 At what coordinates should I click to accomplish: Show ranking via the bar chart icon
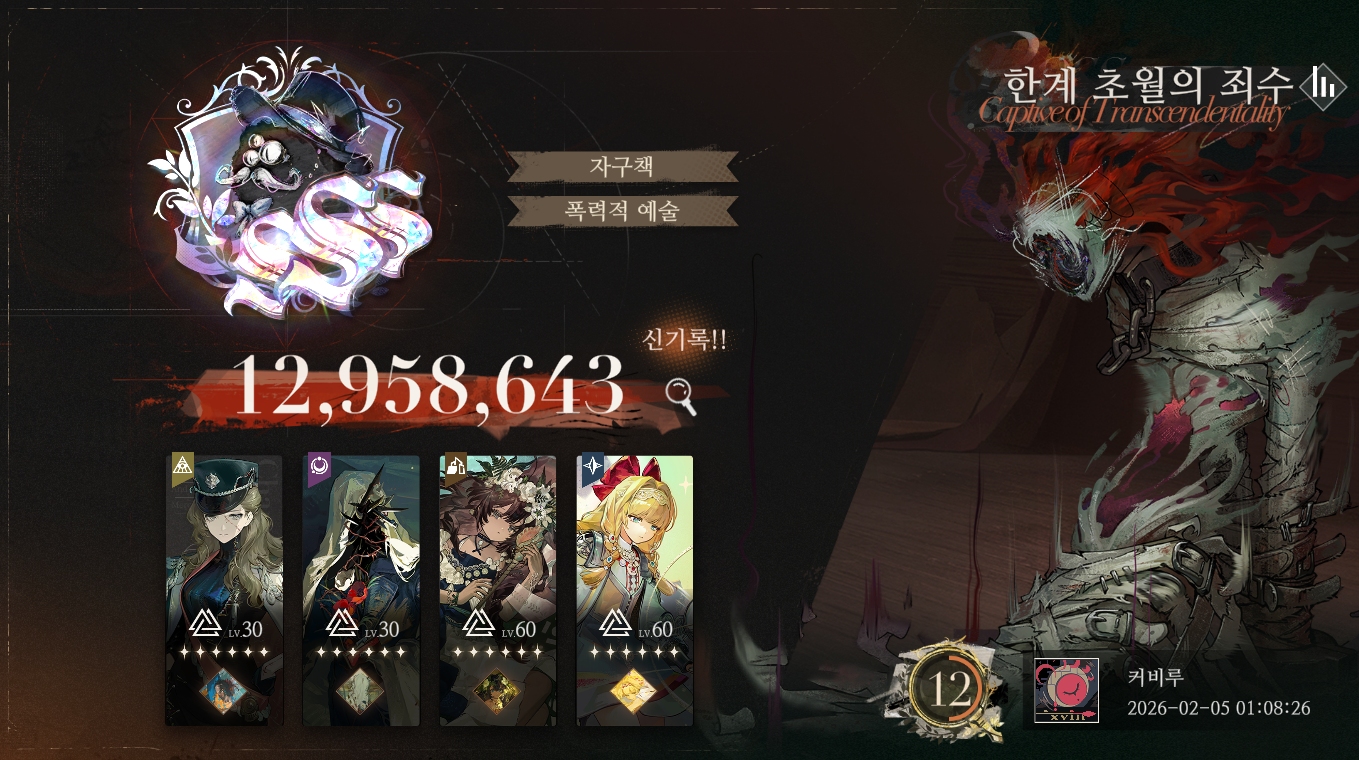[x=1324, y=86]
